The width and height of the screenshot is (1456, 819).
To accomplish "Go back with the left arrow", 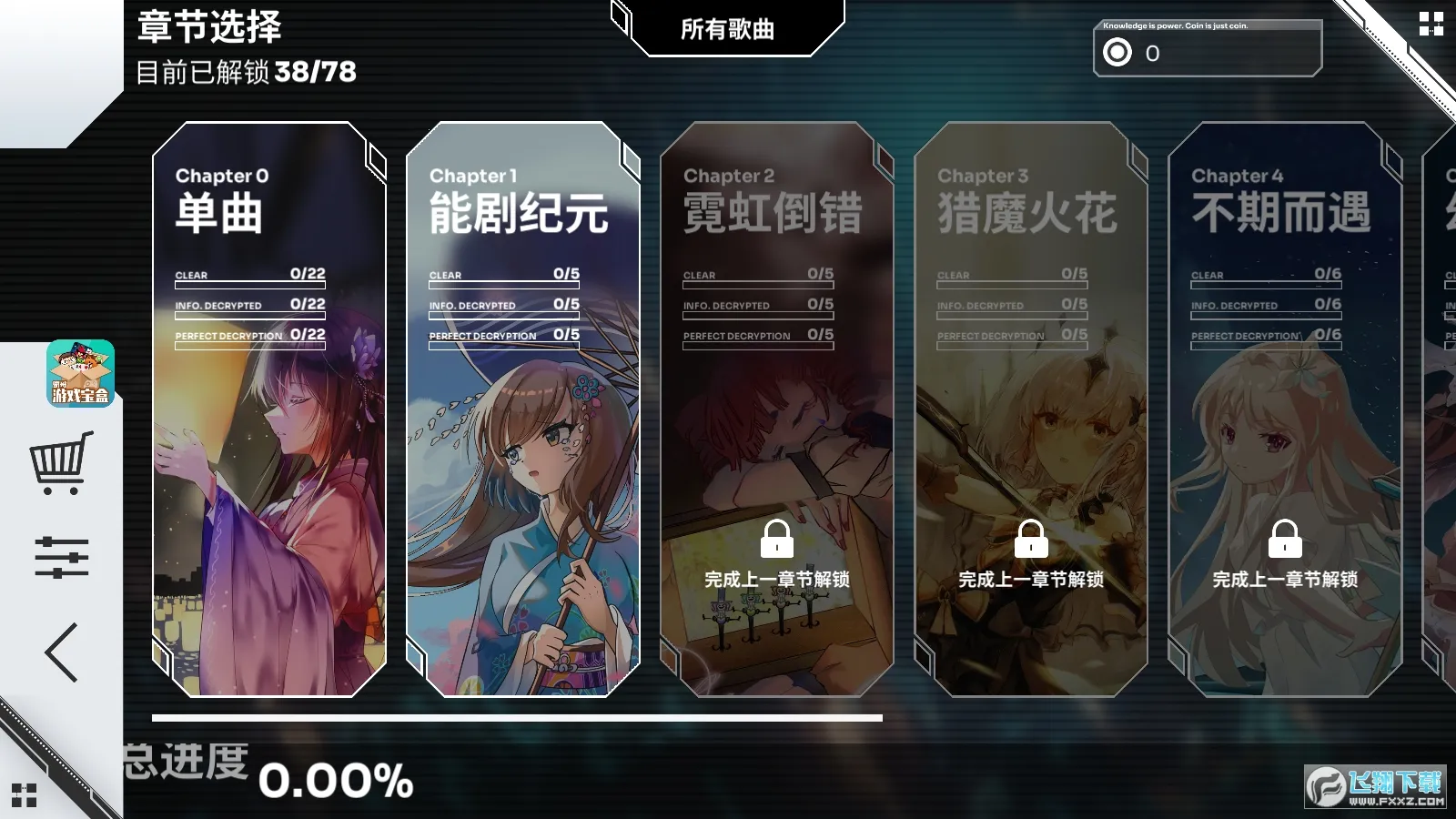I will [x=61, y=652].
